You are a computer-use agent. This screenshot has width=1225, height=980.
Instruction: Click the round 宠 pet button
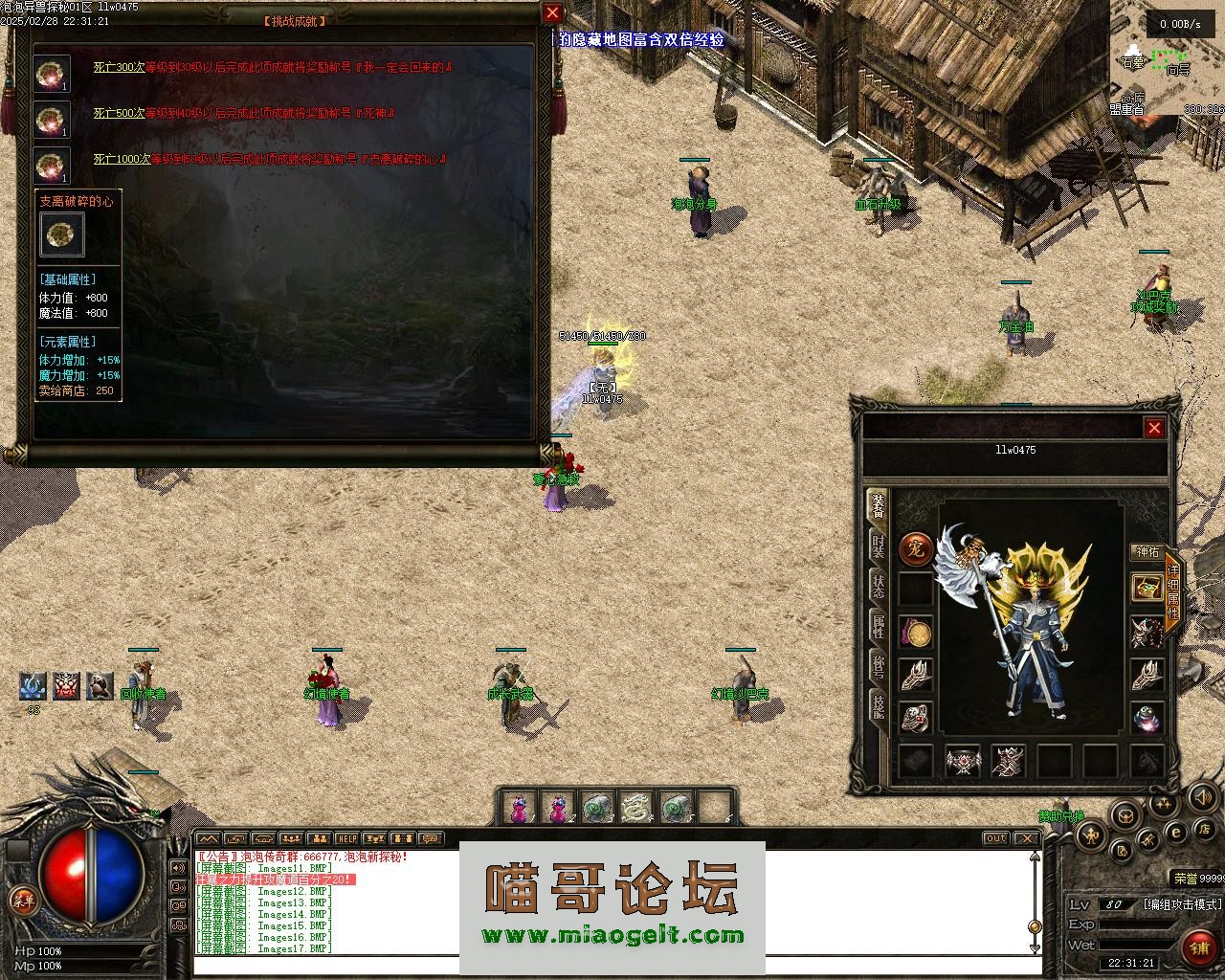point(916,549)
